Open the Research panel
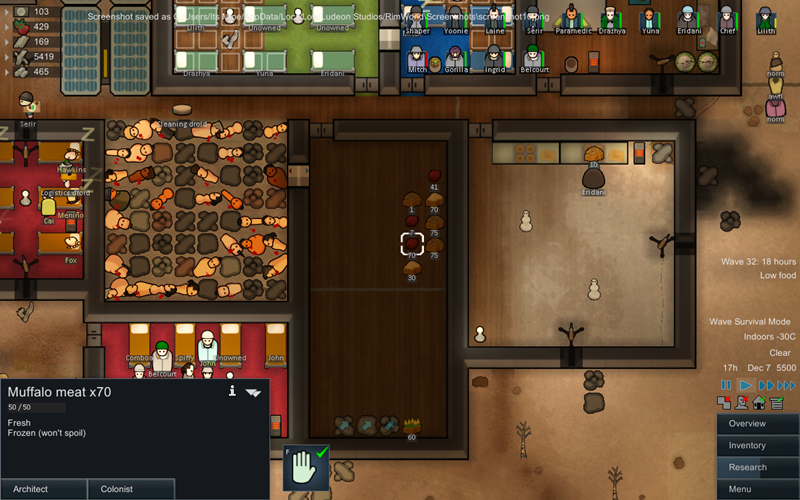This screenshot has height=500, width=800. coord(757,467)
